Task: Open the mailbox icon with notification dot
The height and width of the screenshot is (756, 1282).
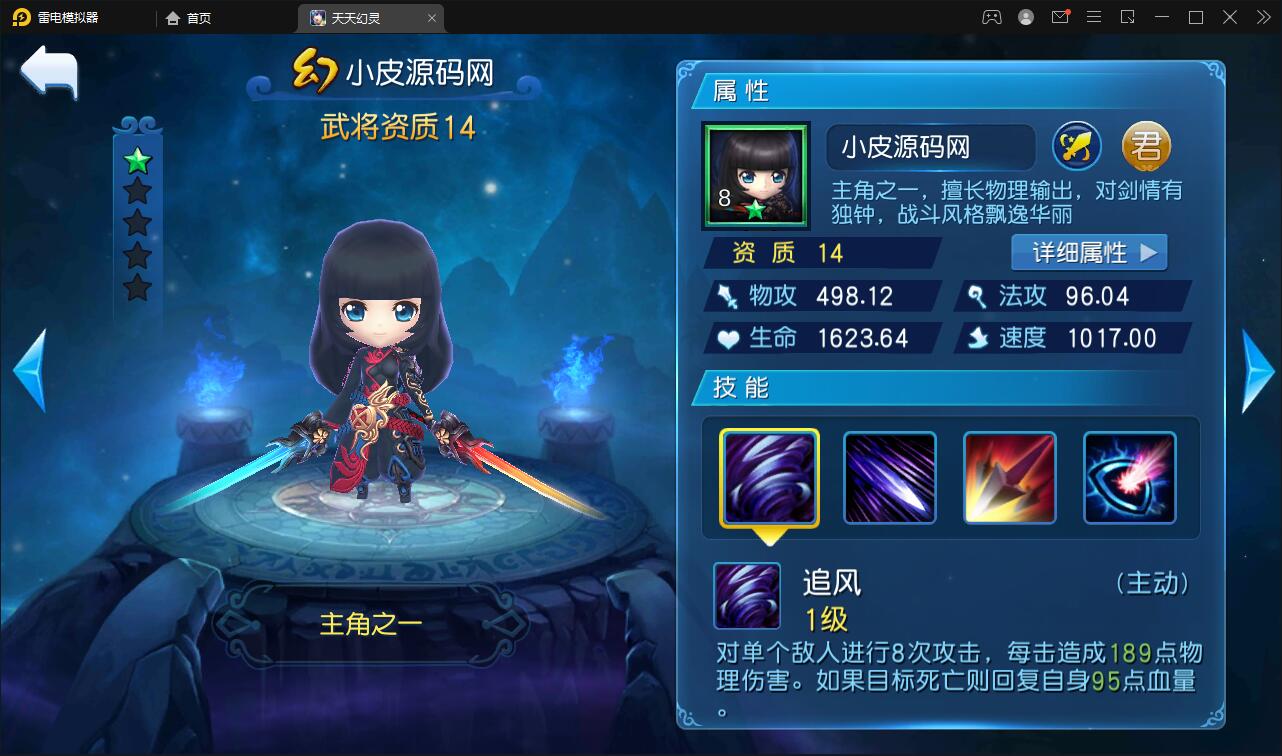Action: (x=1060, y=17)
